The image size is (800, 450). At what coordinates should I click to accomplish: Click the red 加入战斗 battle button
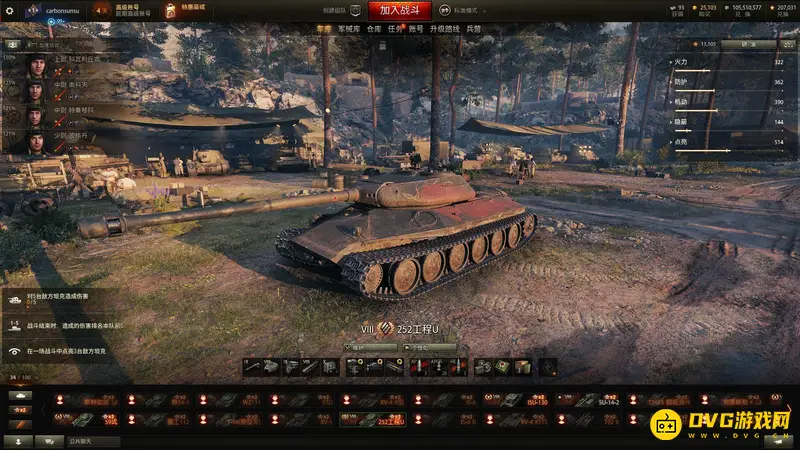pyautogui.click(x=399, y=10)
